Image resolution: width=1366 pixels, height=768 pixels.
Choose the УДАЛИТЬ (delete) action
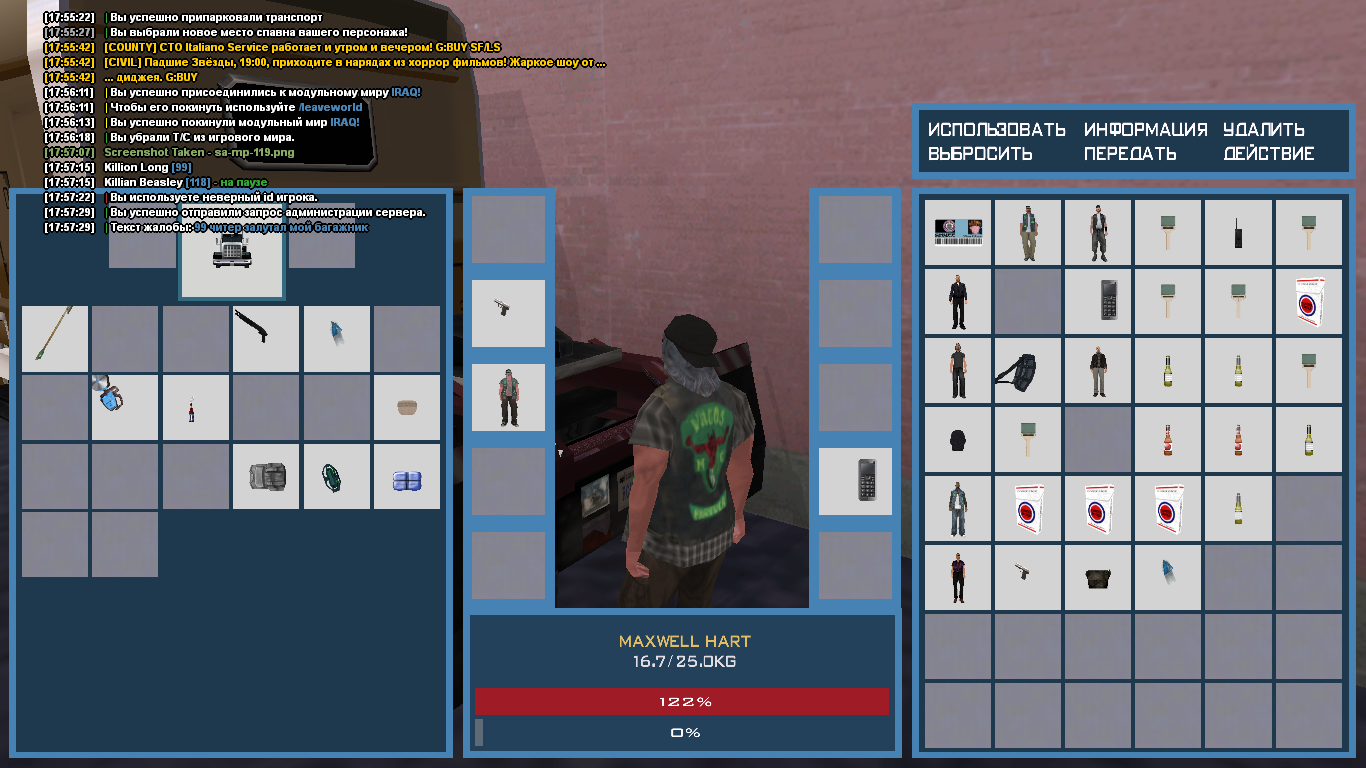1264,130
